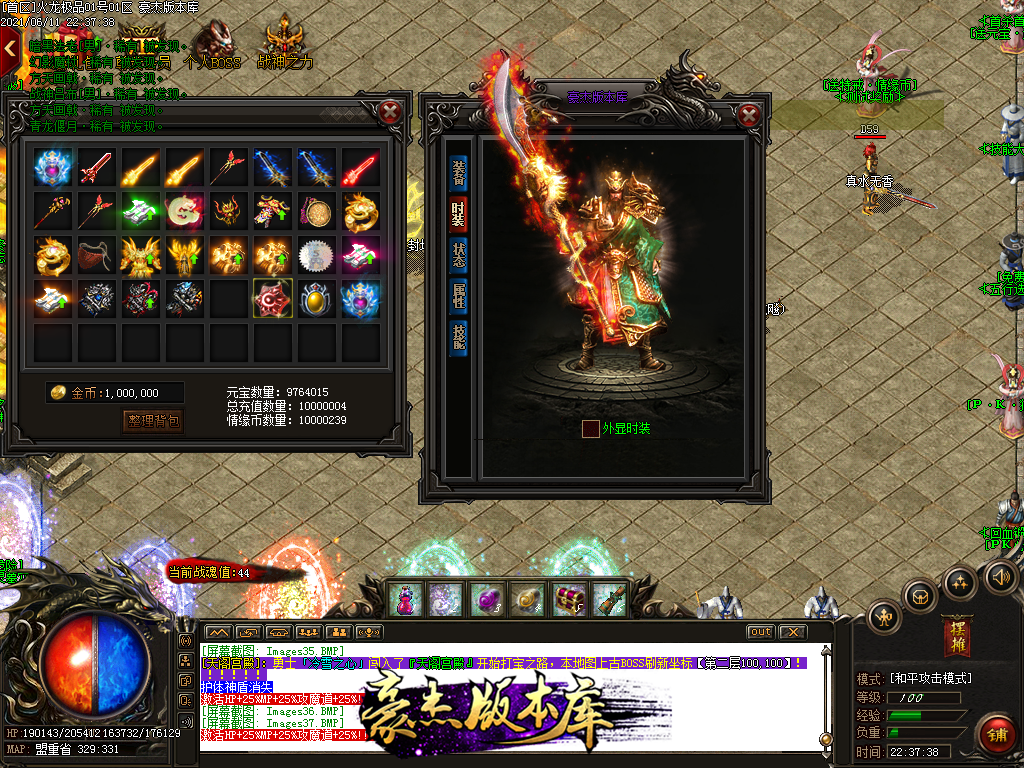The image size is (1024, 768).
Task: Click the chat window's out button
Action: (761, 632)
